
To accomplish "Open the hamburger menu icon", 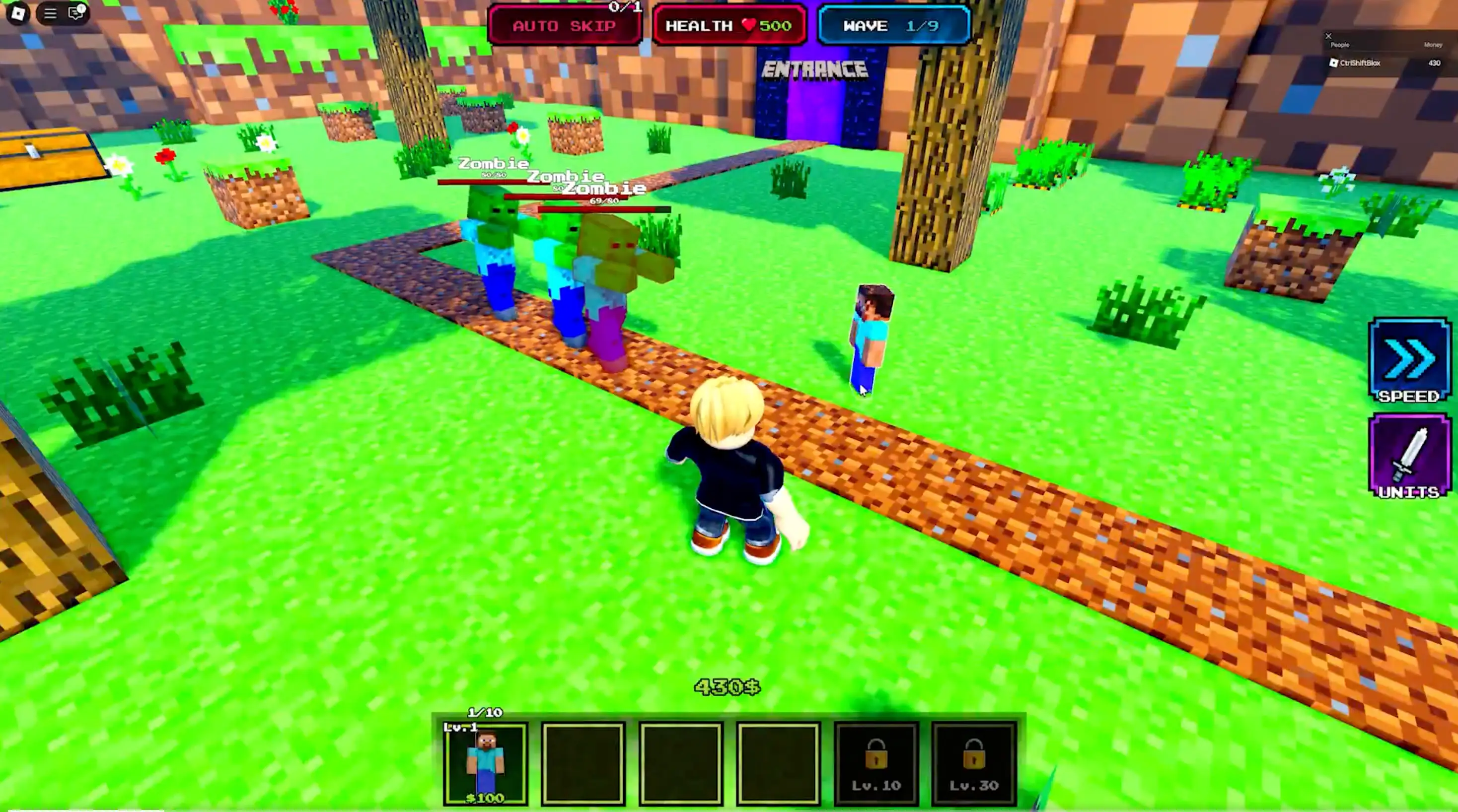I will point(50,13).
